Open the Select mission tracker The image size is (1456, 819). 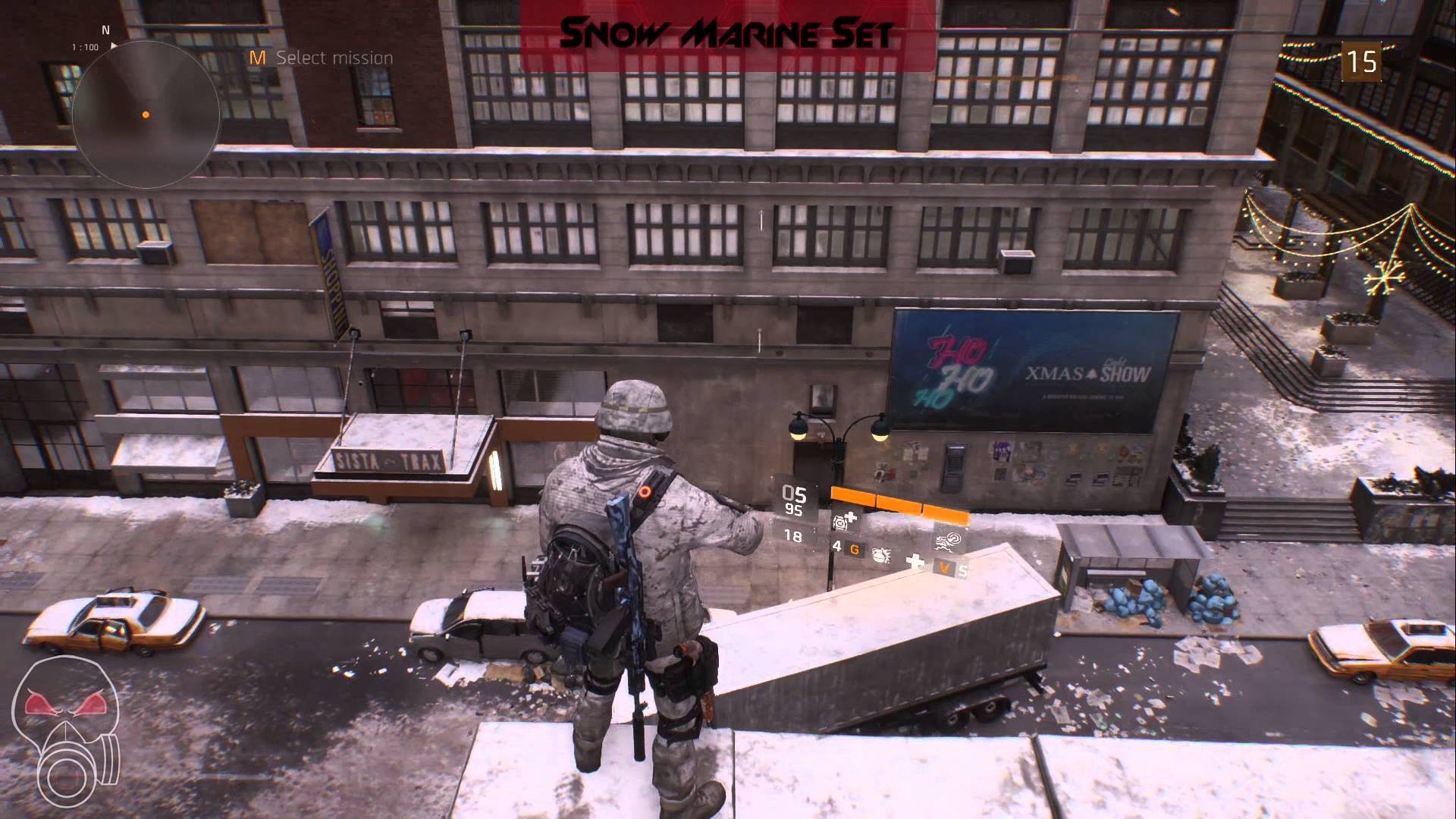(322, 58)
